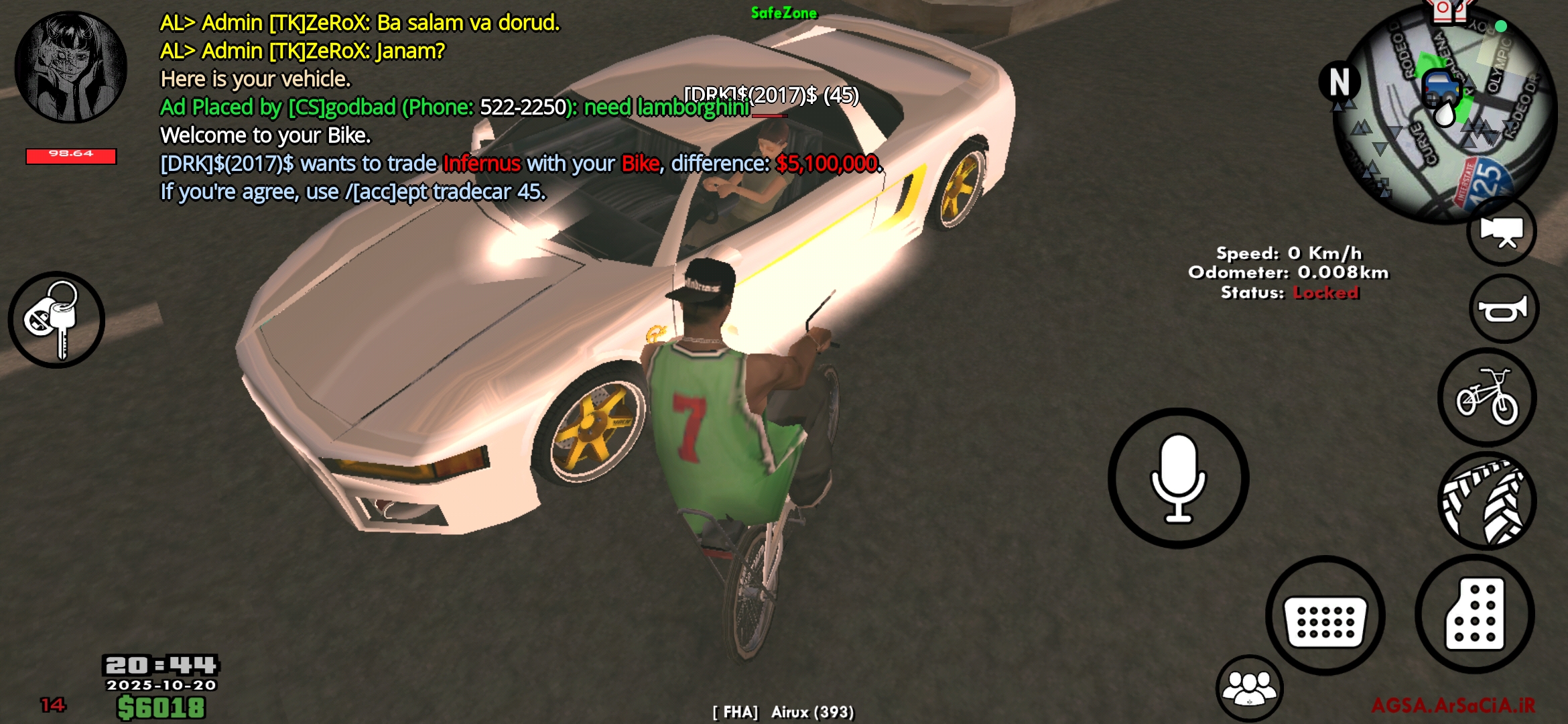Open the players list group icon
This screenshot has height=724, width=1568.
pos(1249,688)
